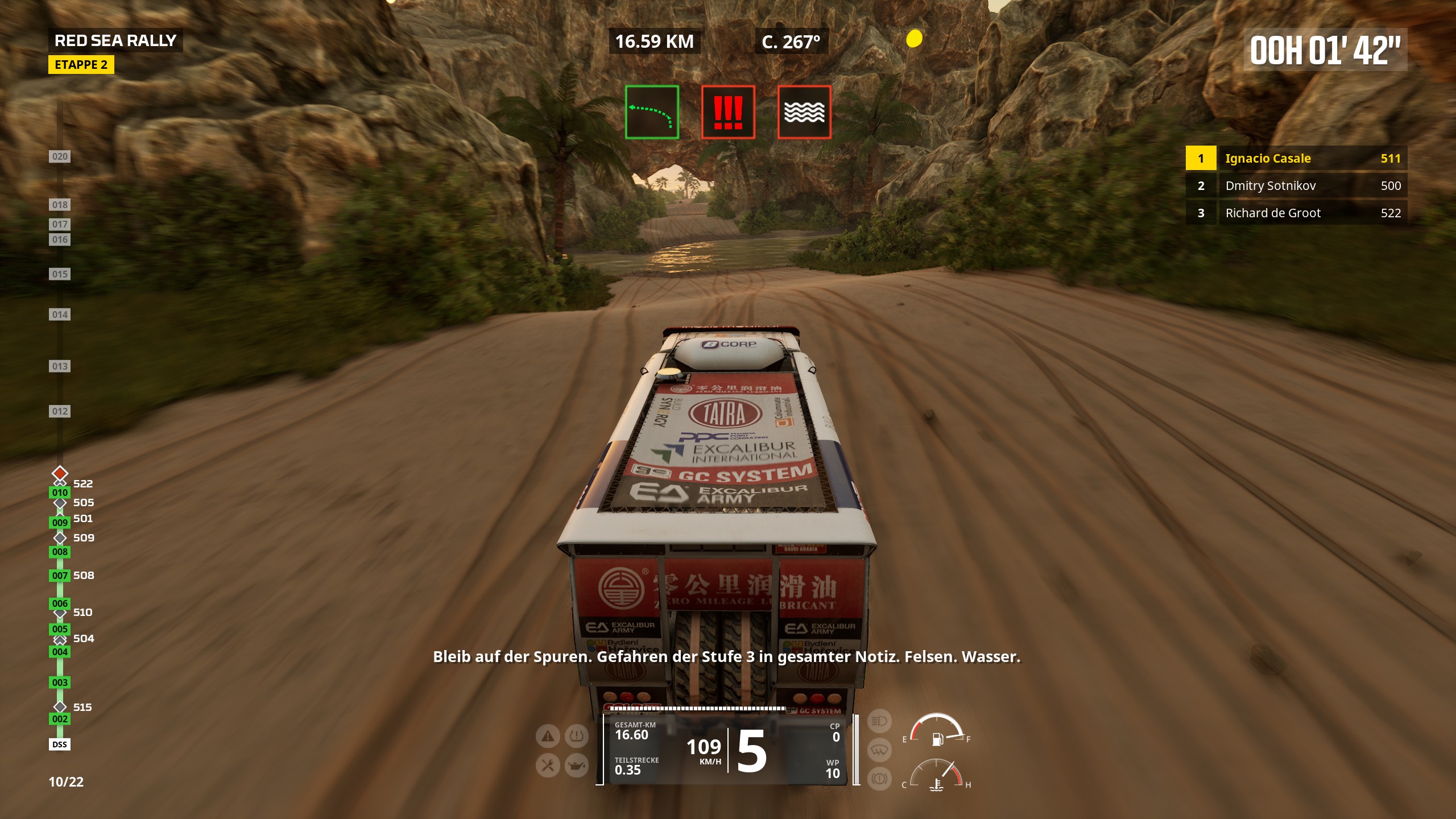Click the red diamond player marker
The height and width of the screenshot is (819, 1456).
coord(60,473)
